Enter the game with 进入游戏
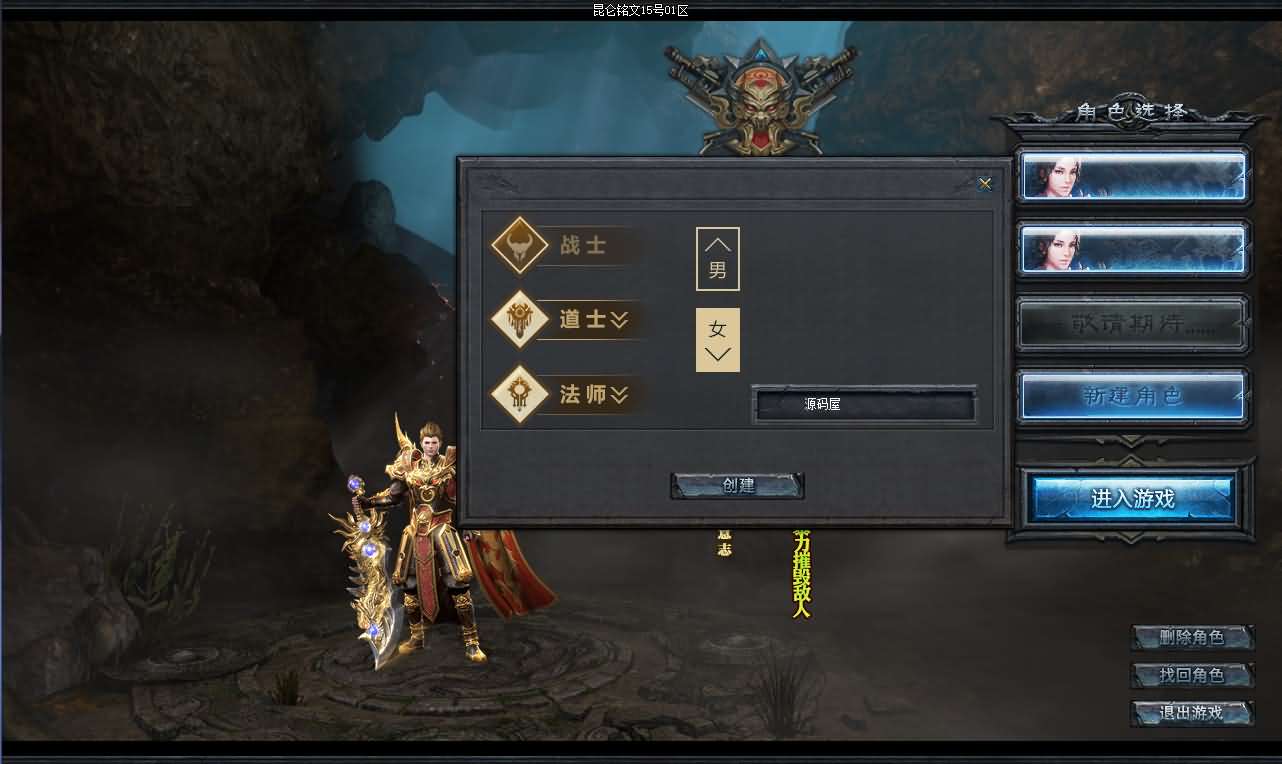1282x764 pixels. (x=1133, y=498)
